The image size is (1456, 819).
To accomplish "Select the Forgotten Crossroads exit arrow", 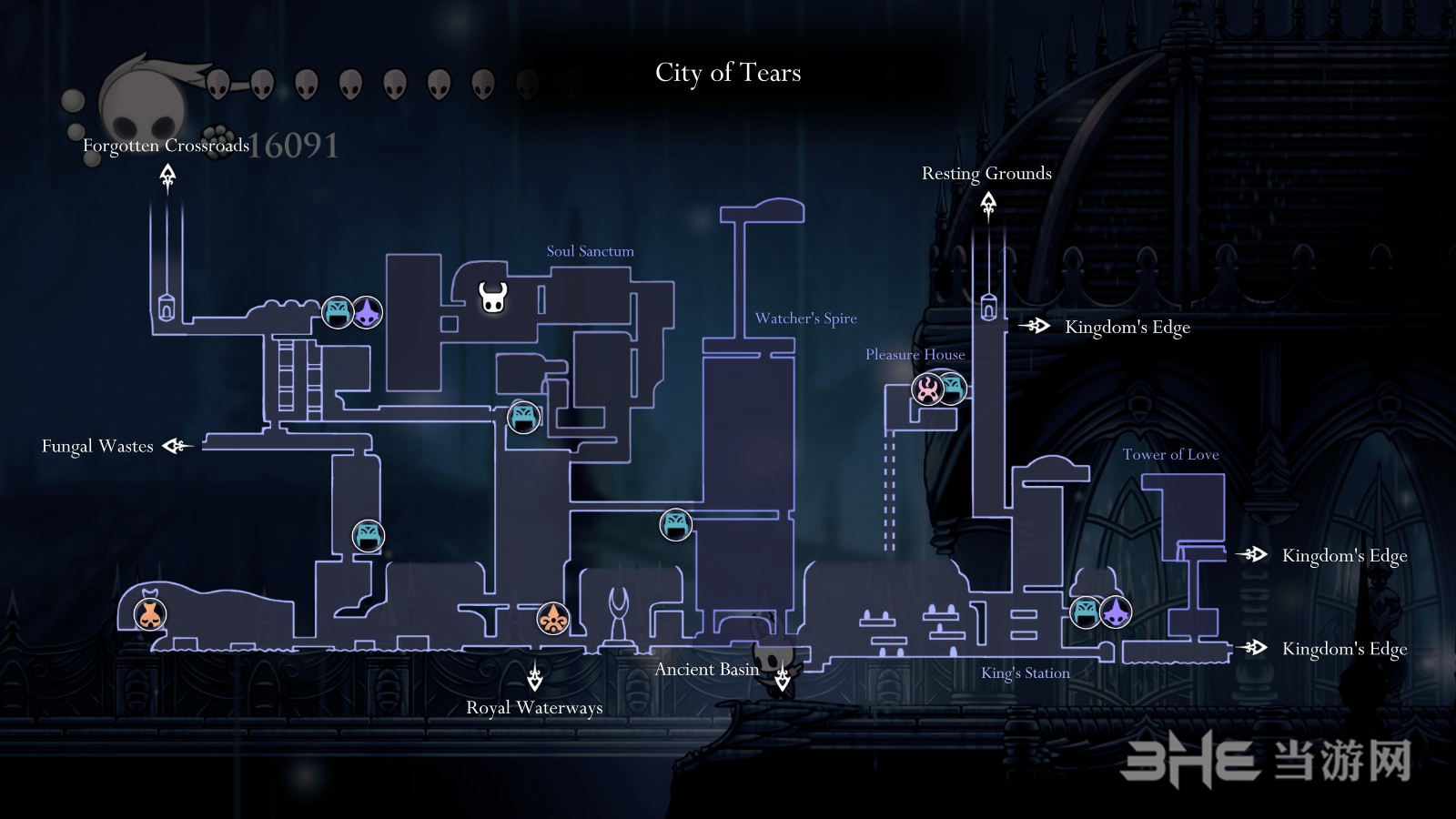I will click(x=167, y=177).
